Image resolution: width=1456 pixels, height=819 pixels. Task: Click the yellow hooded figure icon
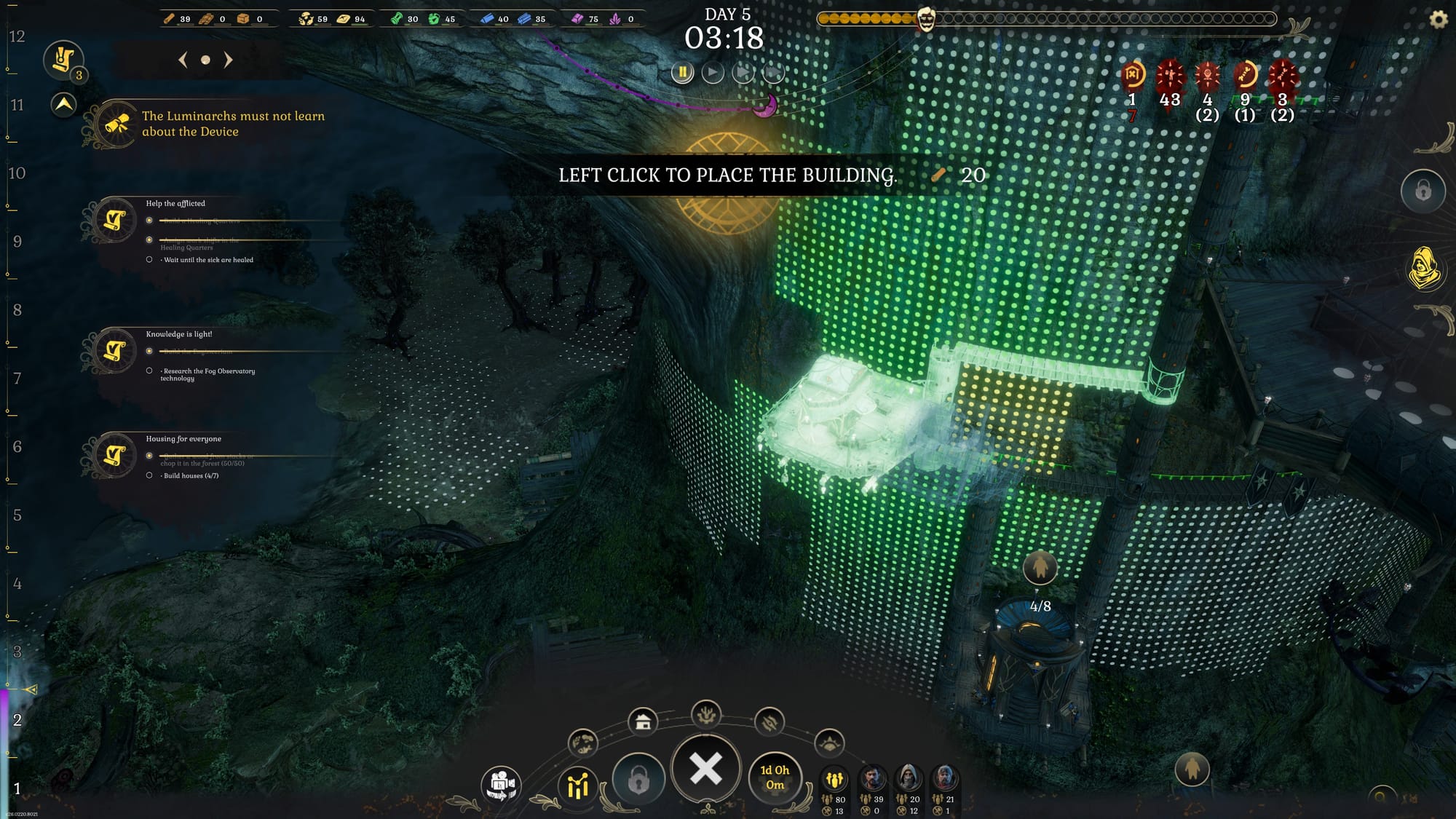point(1423,268)
